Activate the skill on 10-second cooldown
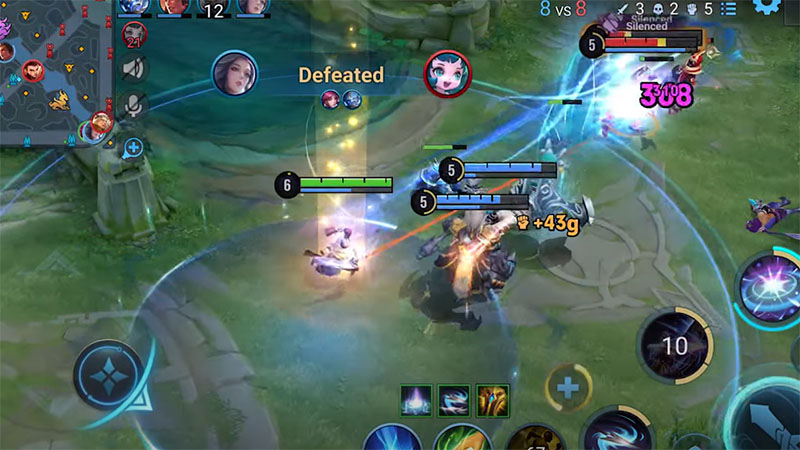This screenshot has height=450, width=800. click(675, 347)
